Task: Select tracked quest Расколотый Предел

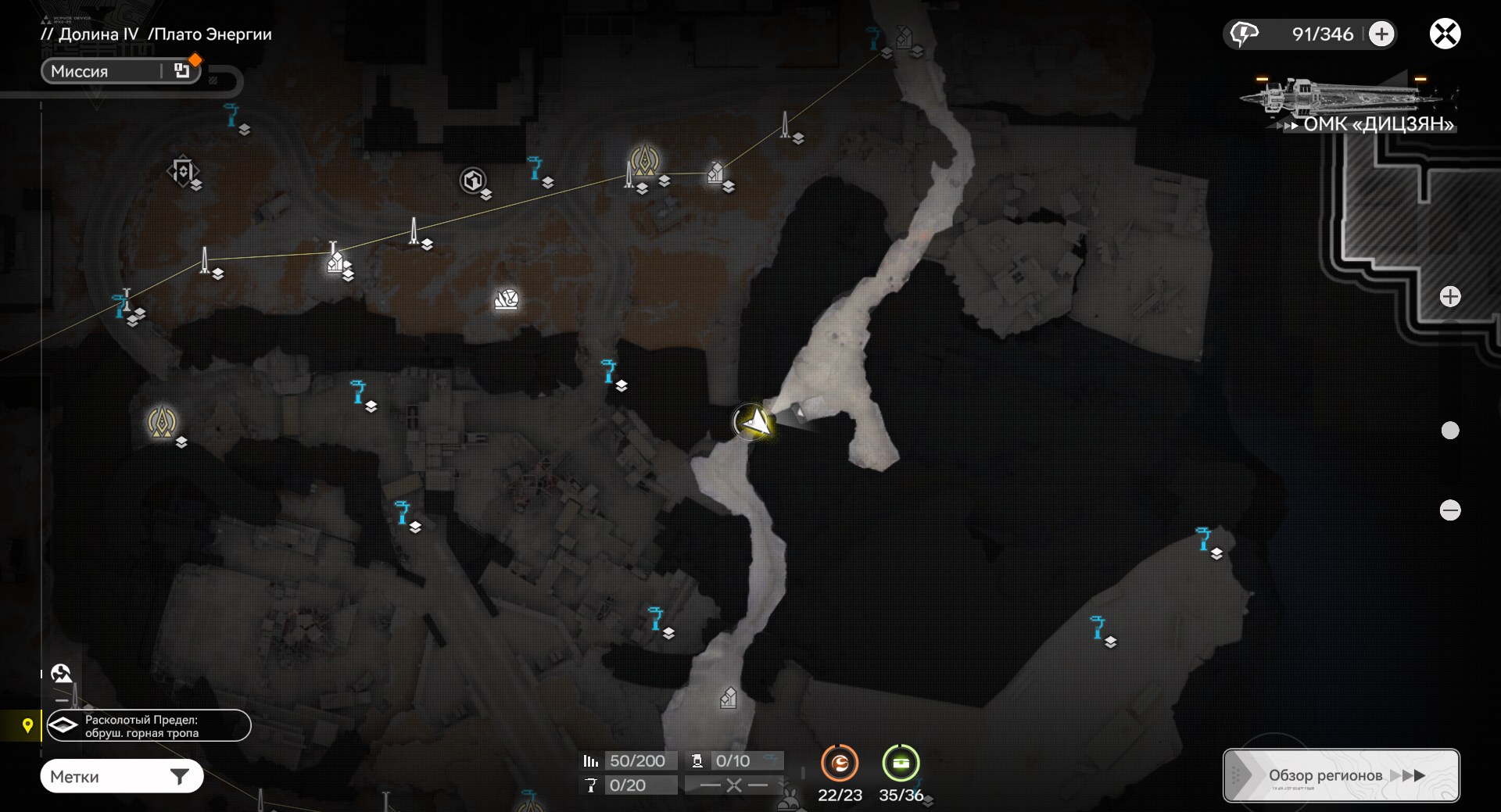Action: click(149, 726)
